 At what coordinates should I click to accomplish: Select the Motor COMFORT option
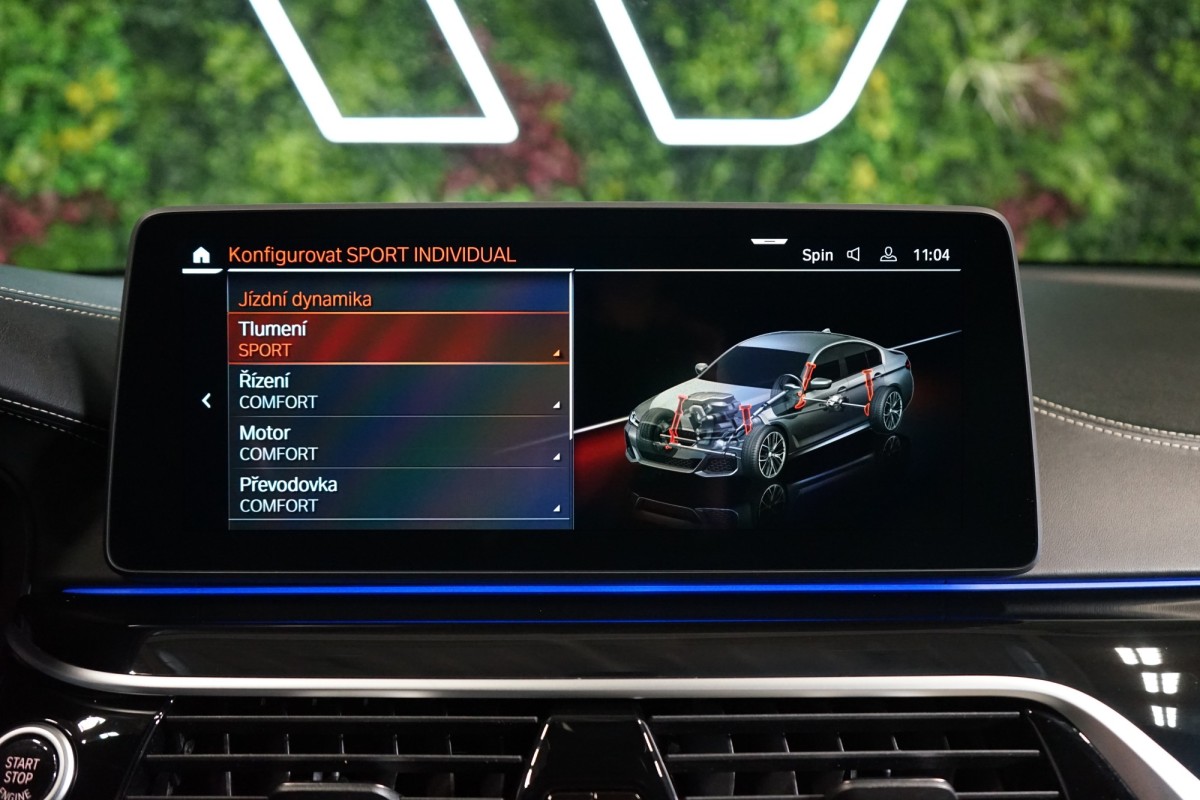tap(399, 443)
